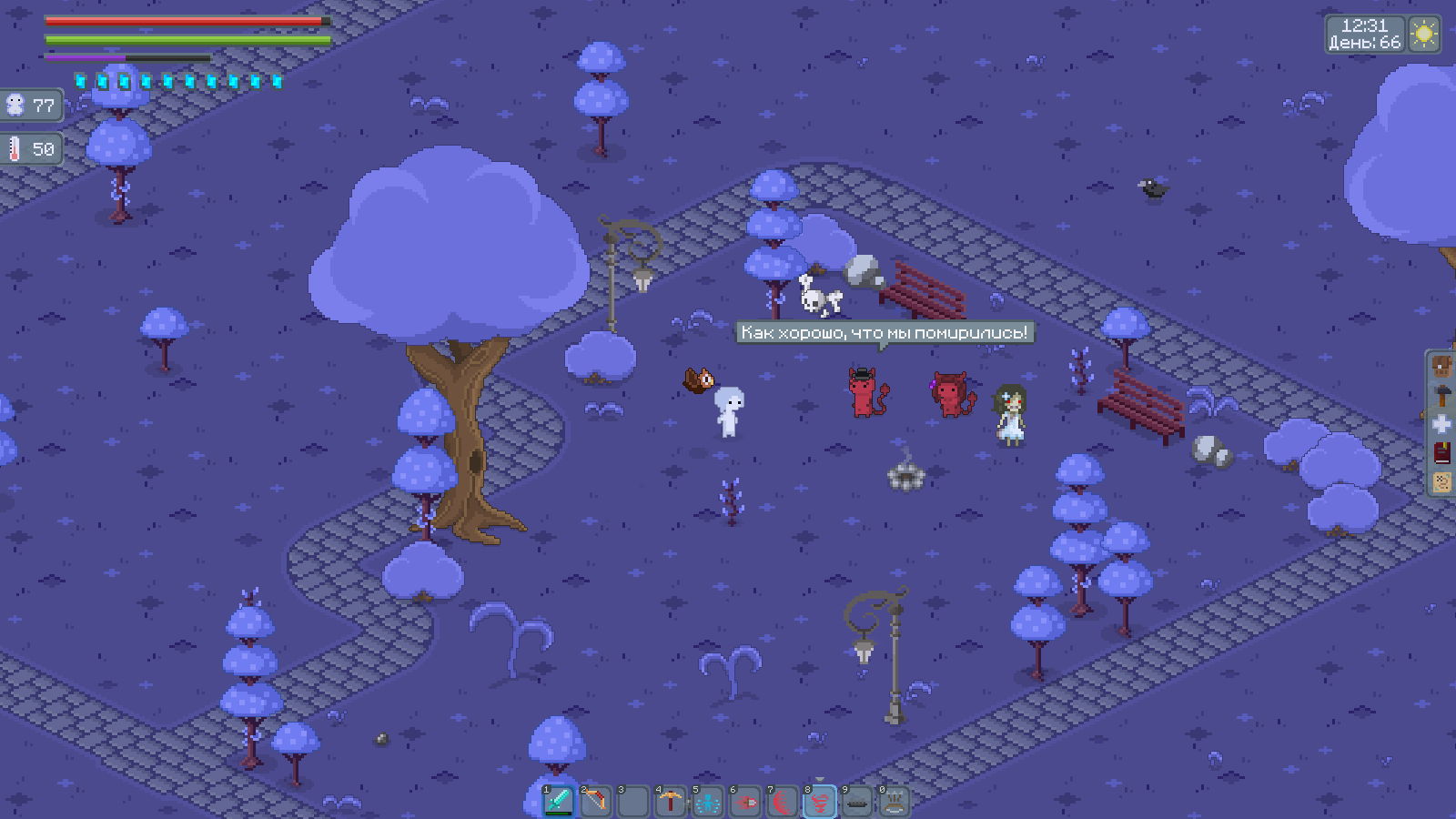Equip the bow in slot 2

click(596, 802)
